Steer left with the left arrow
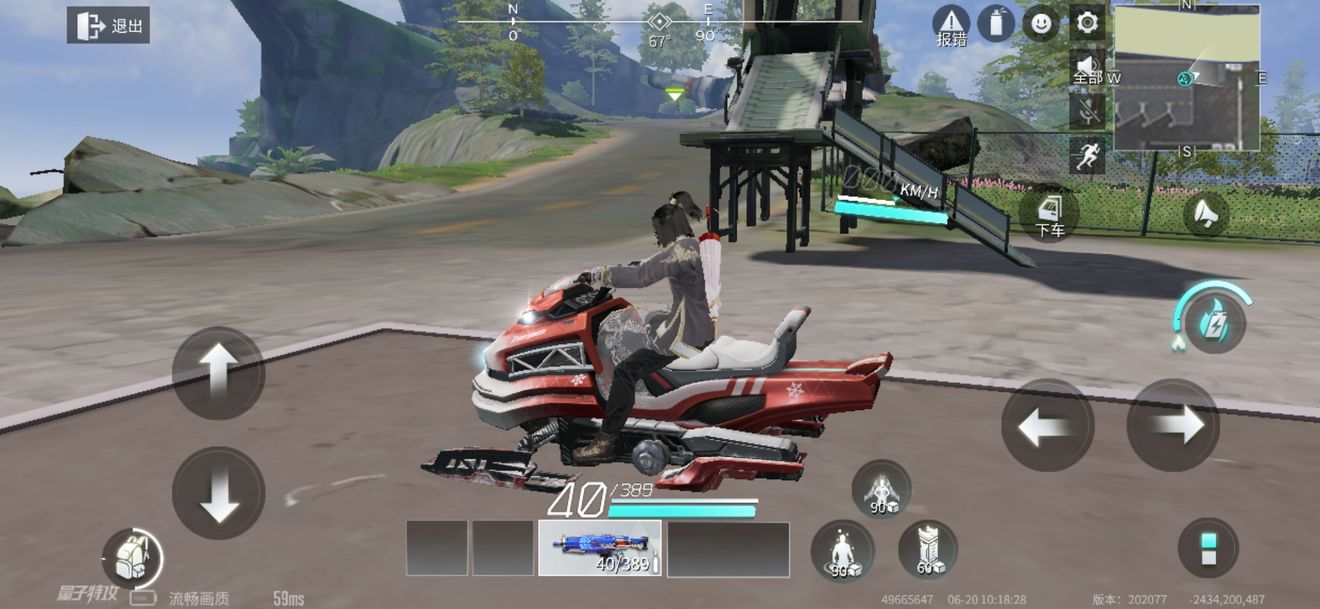 [x=1047, y=426]
